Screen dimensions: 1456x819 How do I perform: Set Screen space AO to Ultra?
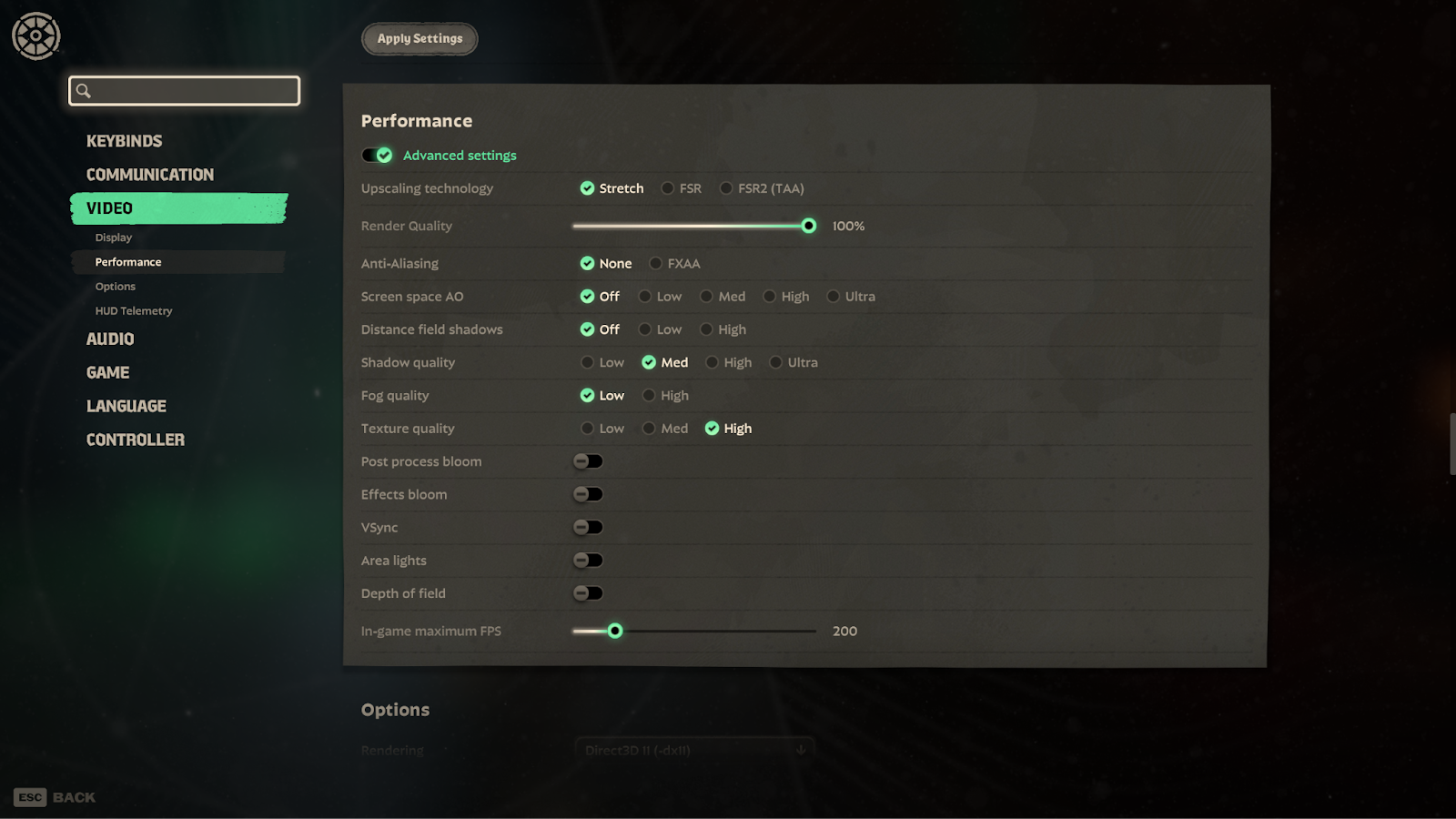click(833, 297)
